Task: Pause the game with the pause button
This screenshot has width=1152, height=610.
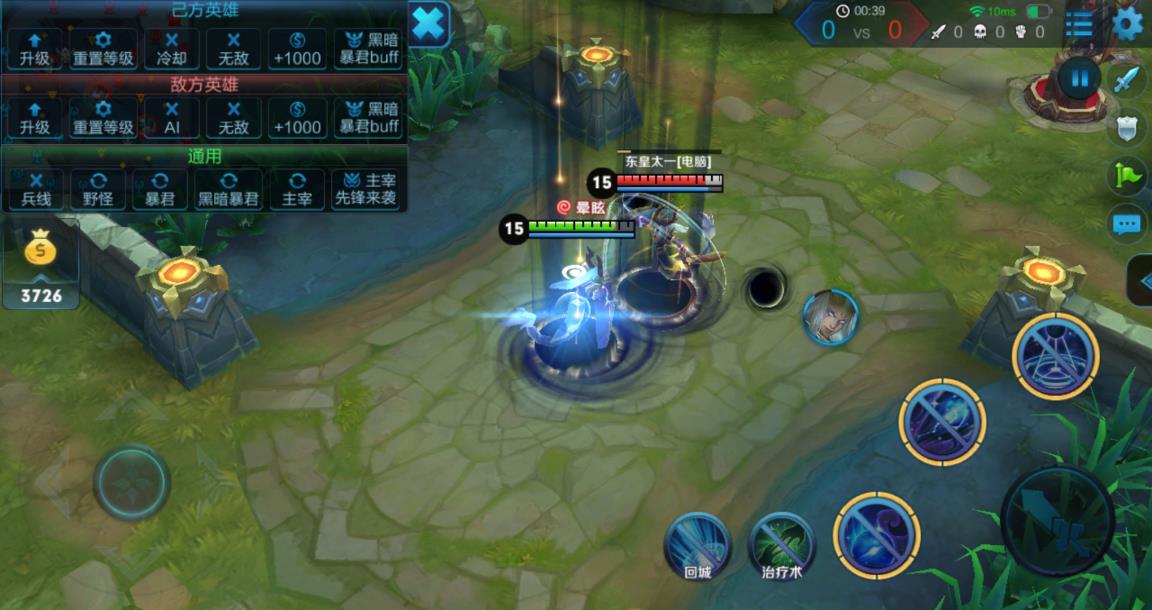Action: [1079, 78]
